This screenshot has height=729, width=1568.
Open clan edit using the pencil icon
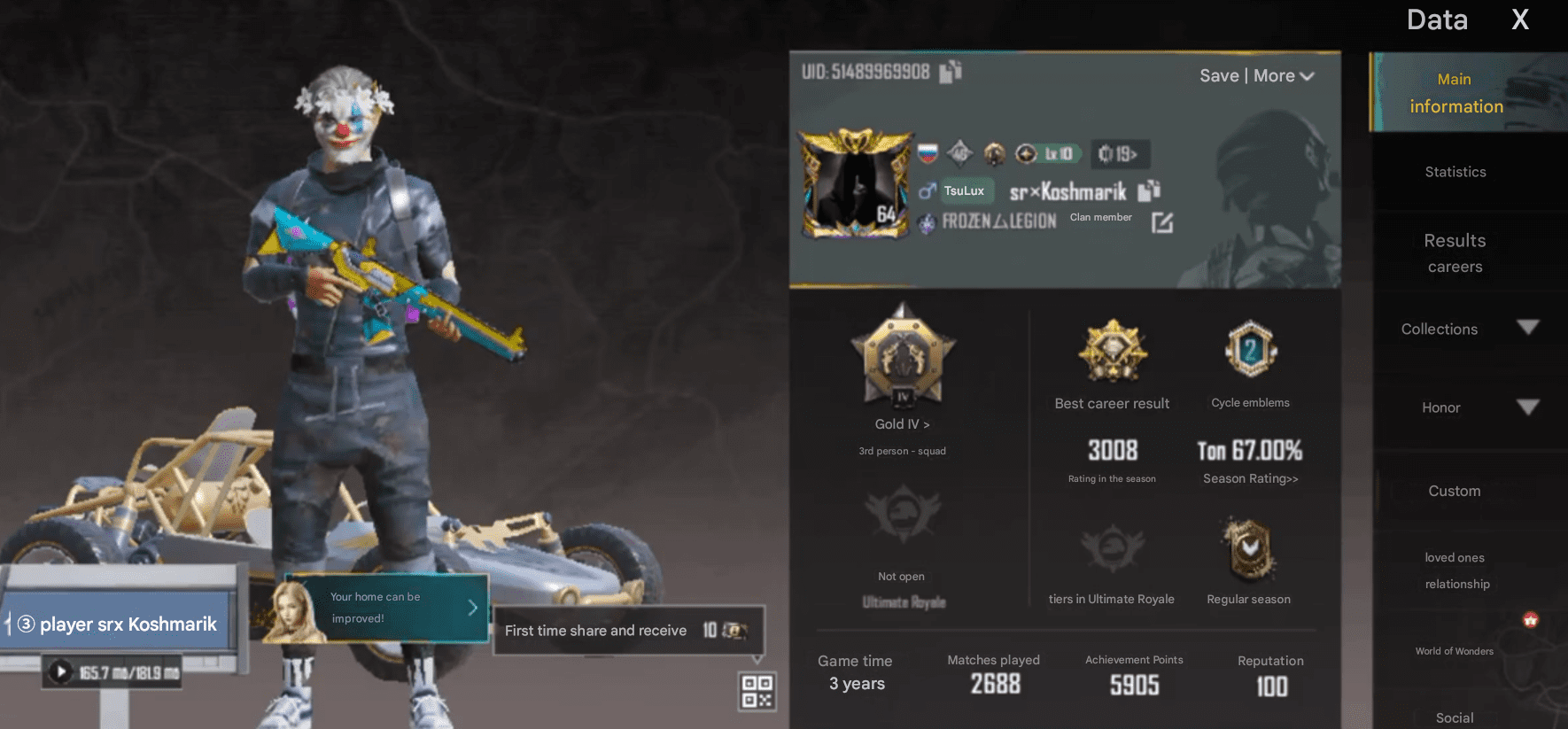coord(1162,222)
